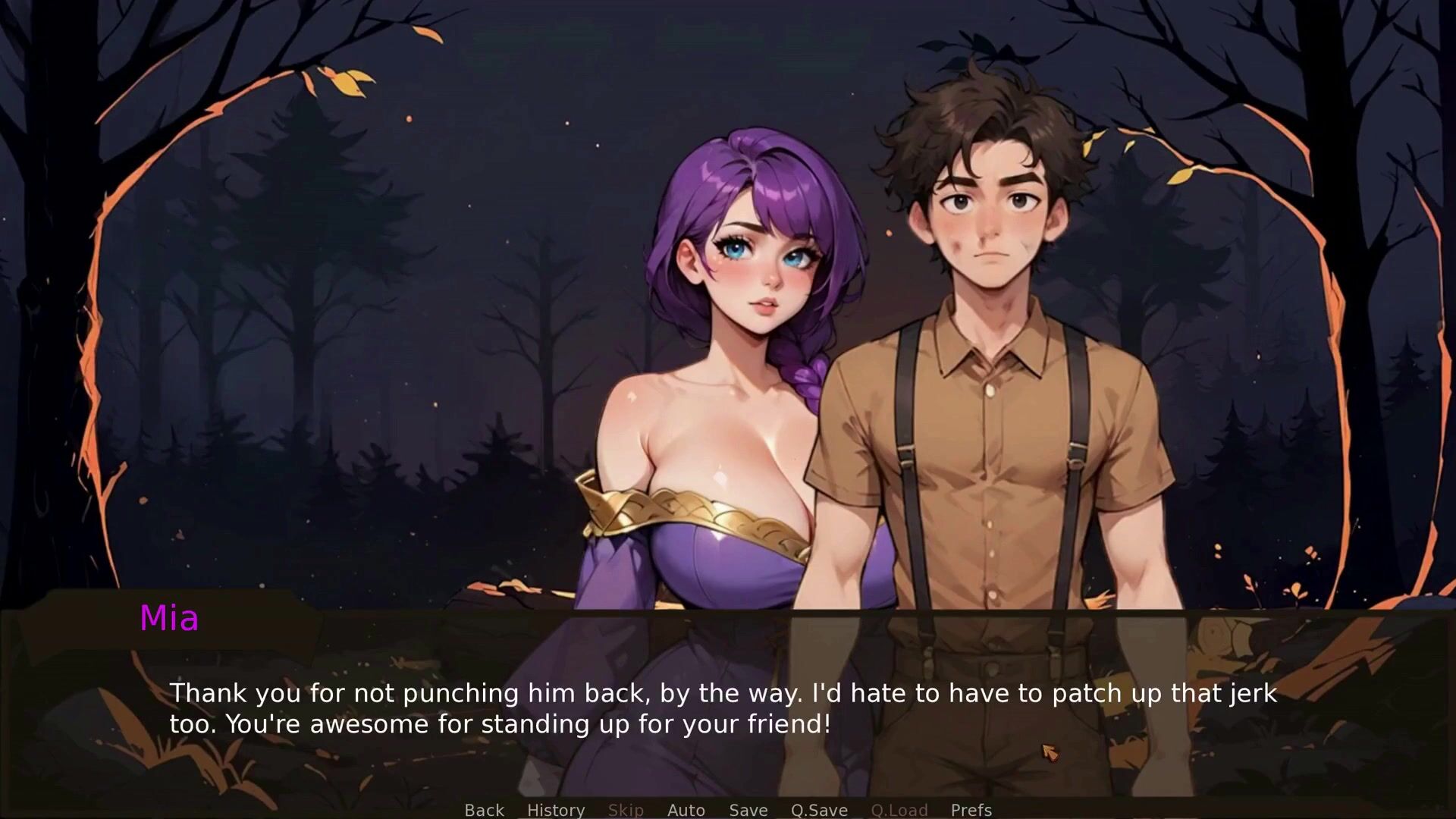Open the Prefs menu
This screenshot has width=1456, height=819.
(971, 810)
